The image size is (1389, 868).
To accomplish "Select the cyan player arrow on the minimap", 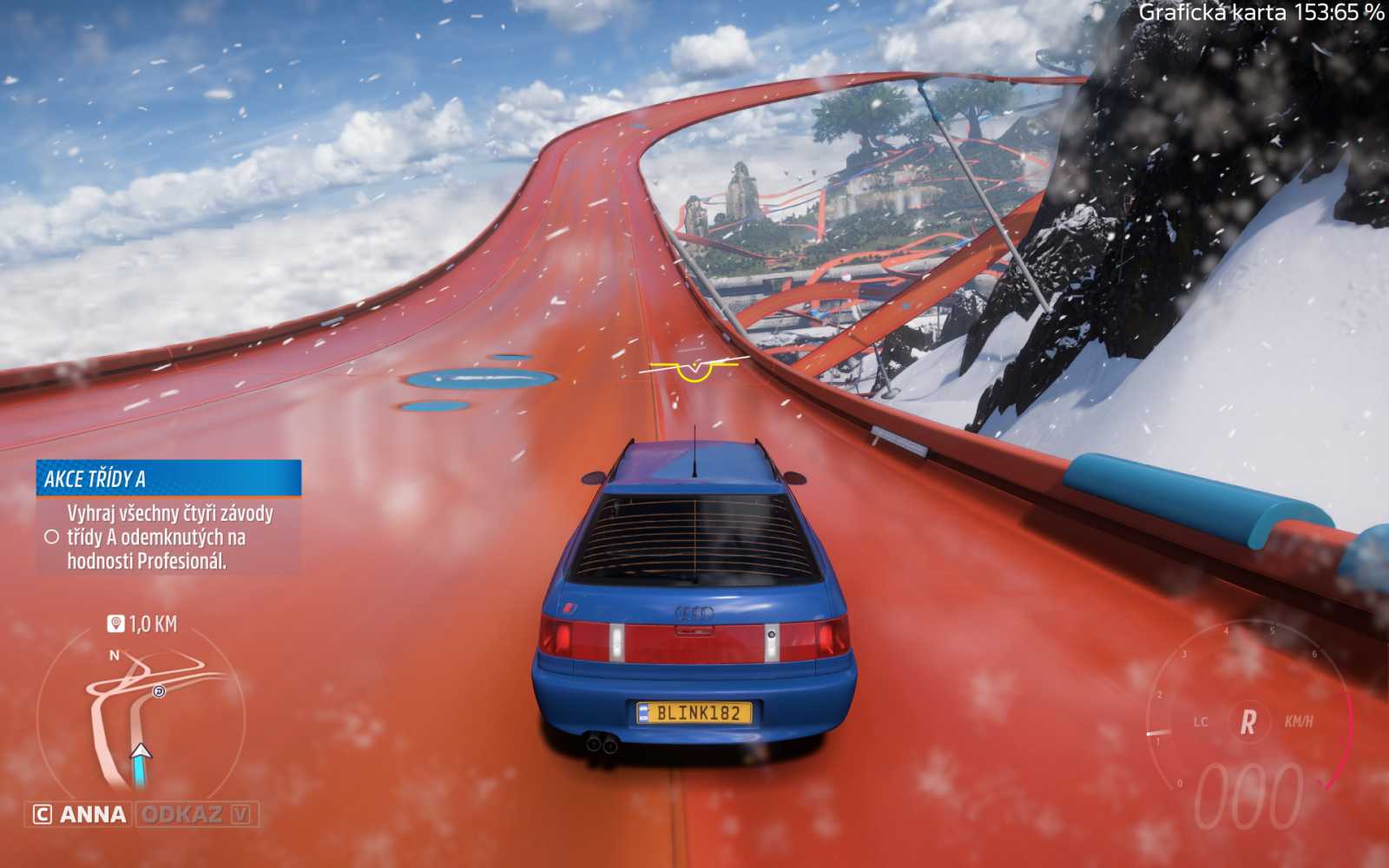I will click(x=141, y=757).
